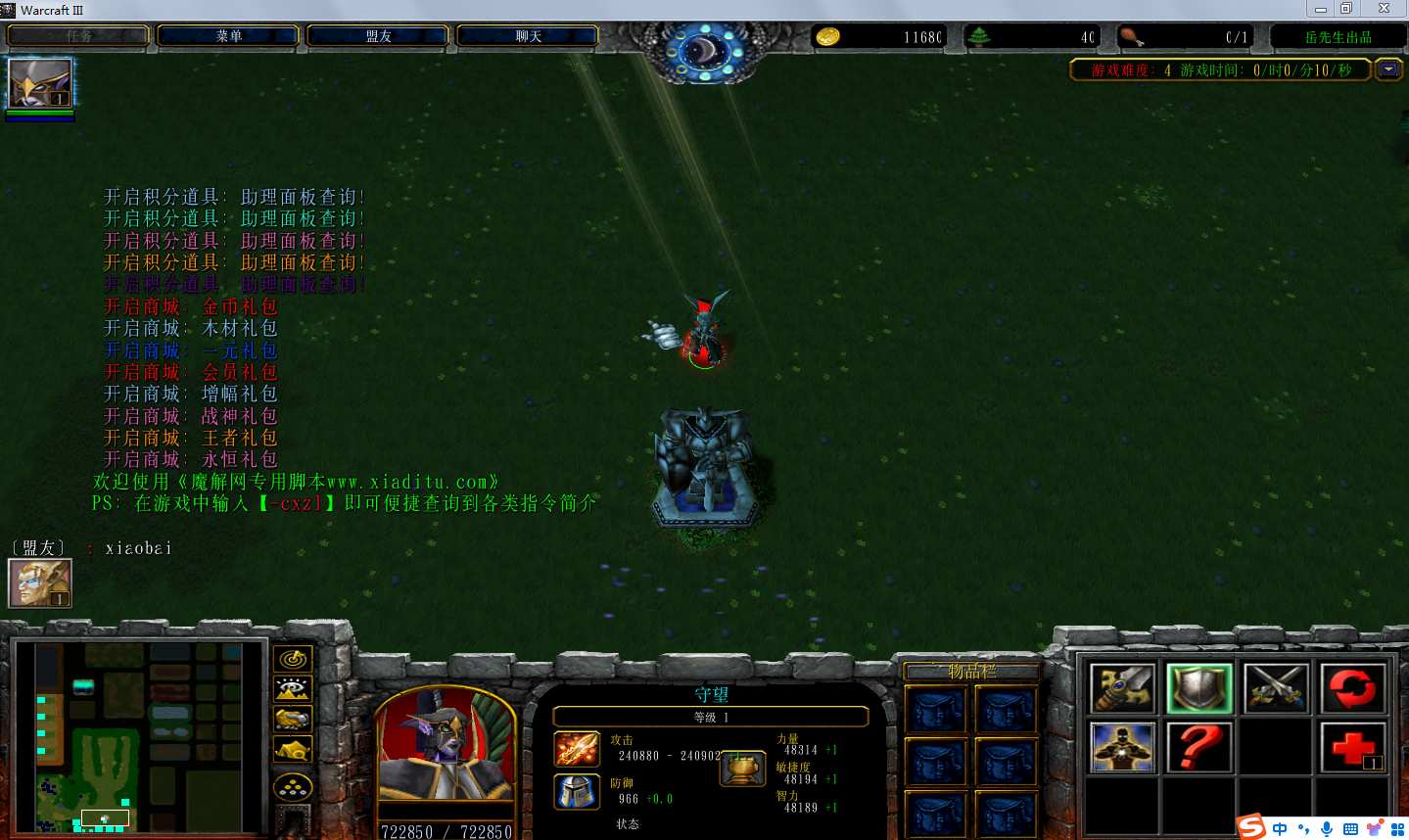1409x840 pixels.
Task: Activate the minimap signal ping button
Action: 293,660
